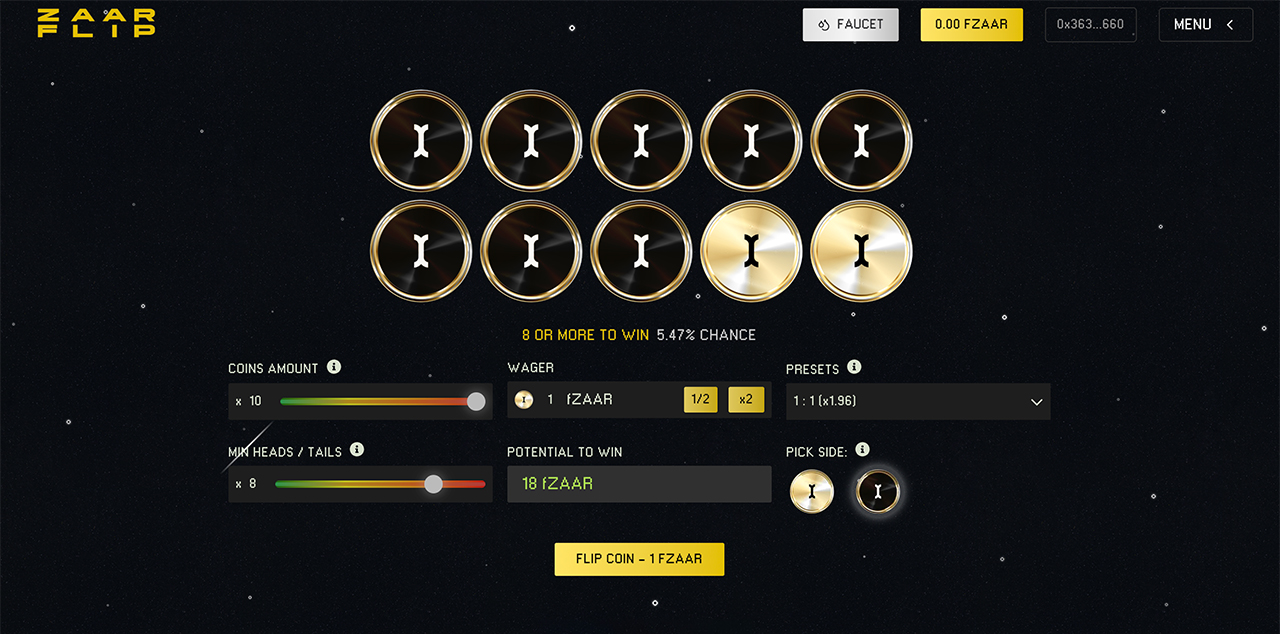Show the Coins Amount info tooltip
This screenshot has width=1280, height=634.
pos(334,367)
